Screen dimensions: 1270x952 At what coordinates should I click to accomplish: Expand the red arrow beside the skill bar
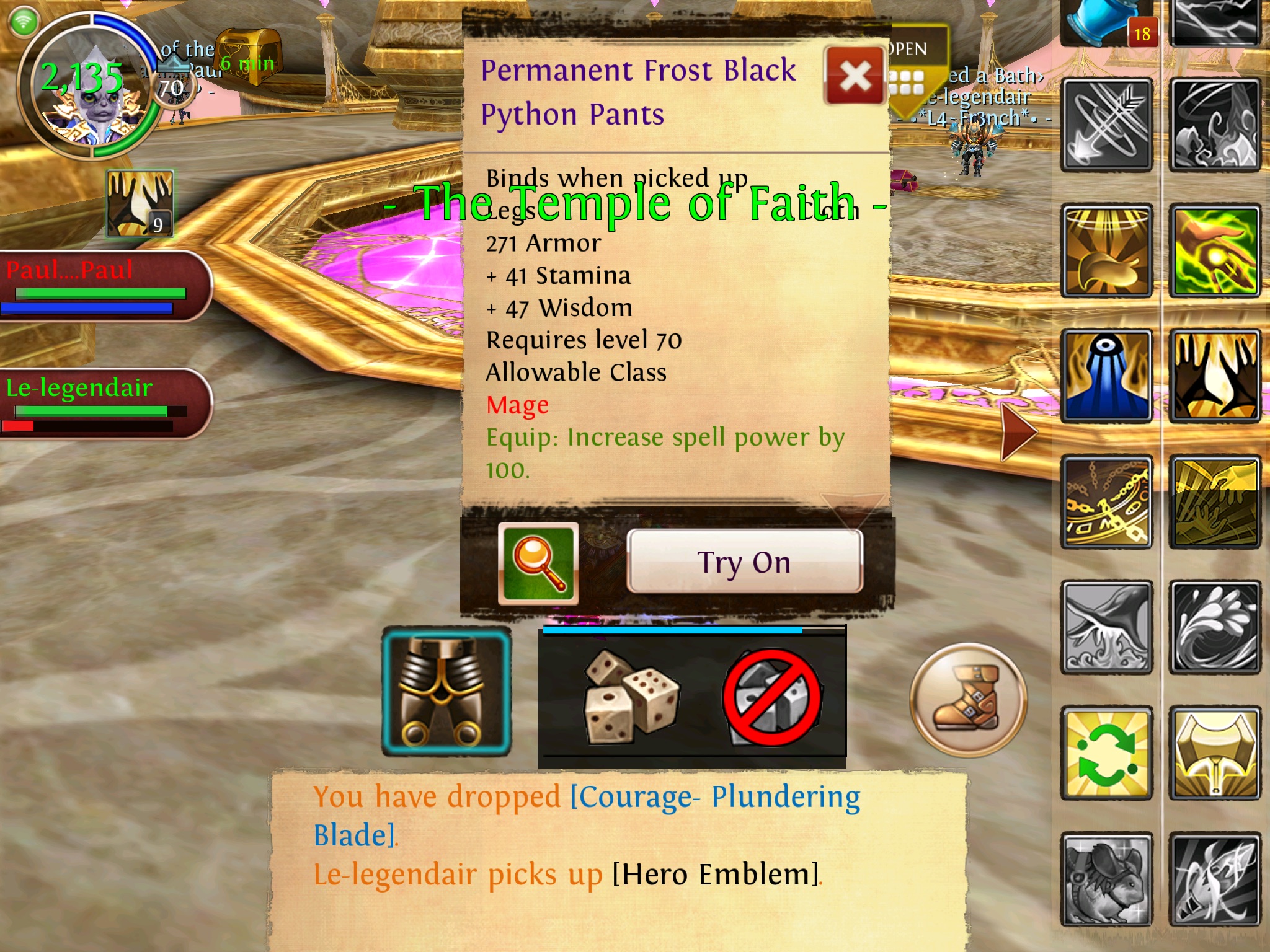tap(1017, 433)
